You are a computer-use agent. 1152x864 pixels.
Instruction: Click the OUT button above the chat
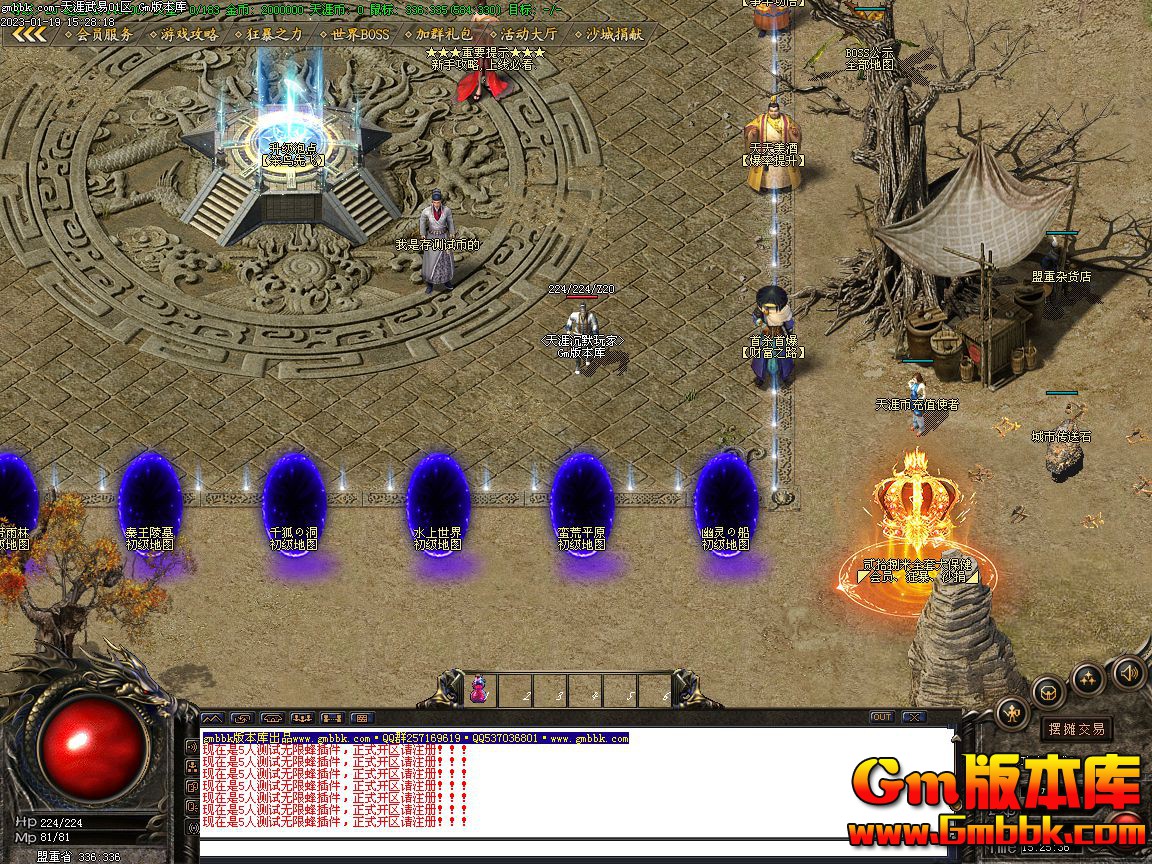pos(881,717)
